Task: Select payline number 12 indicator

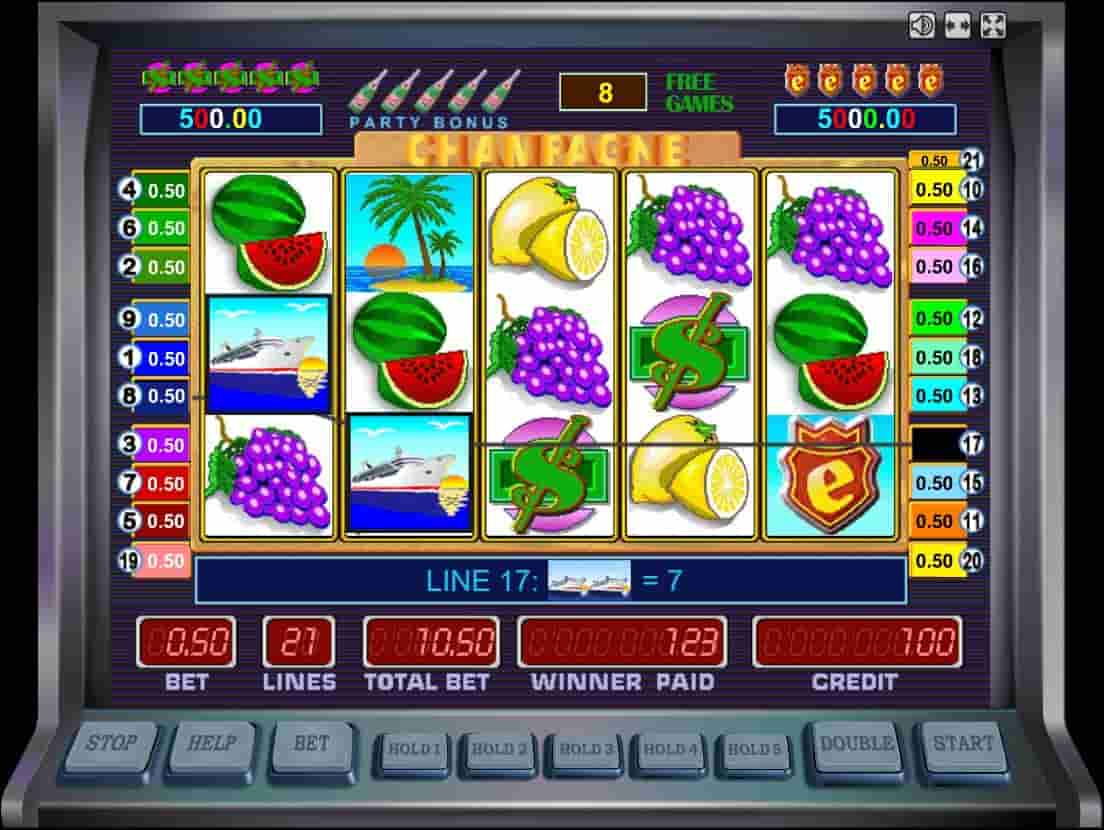Action: click(972, 319)
